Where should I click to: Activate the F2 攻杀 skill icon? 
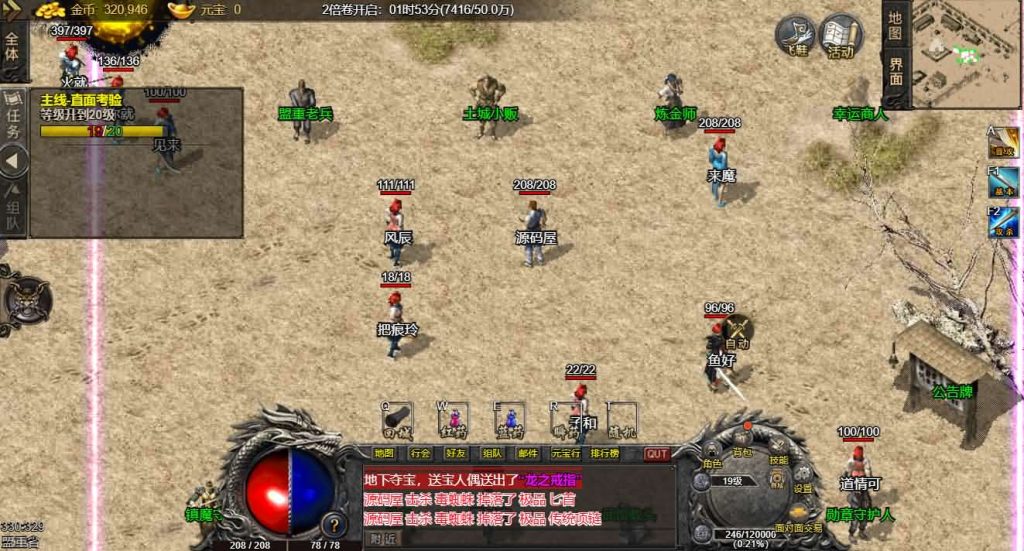tap(1003, 222)
